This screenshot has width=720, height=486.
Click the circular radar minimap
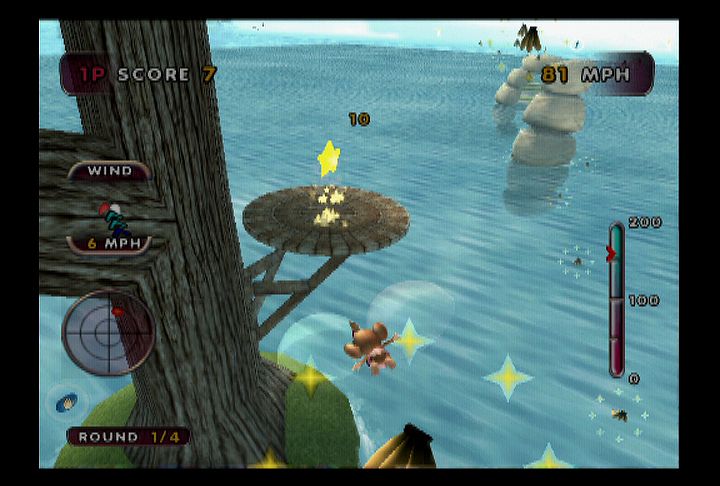(108, 333)
